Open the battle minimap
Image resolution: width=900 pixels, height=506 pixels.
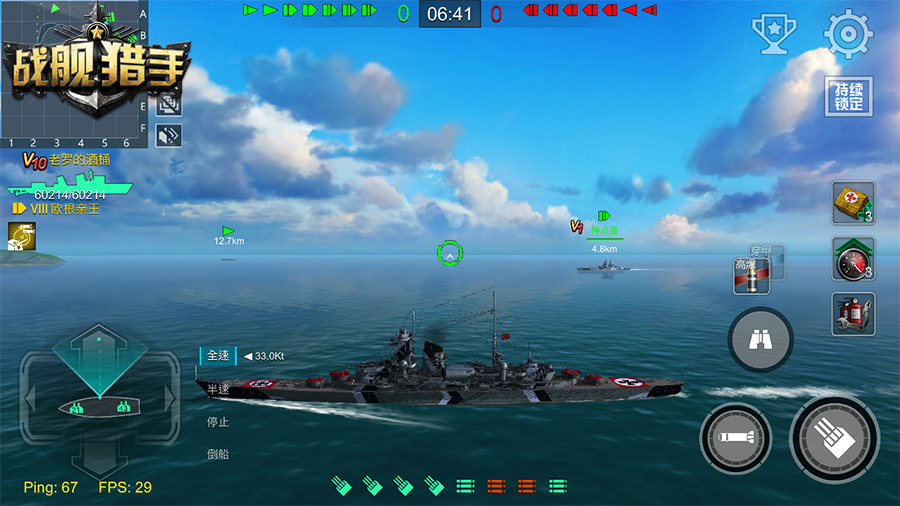coord(75,70)
